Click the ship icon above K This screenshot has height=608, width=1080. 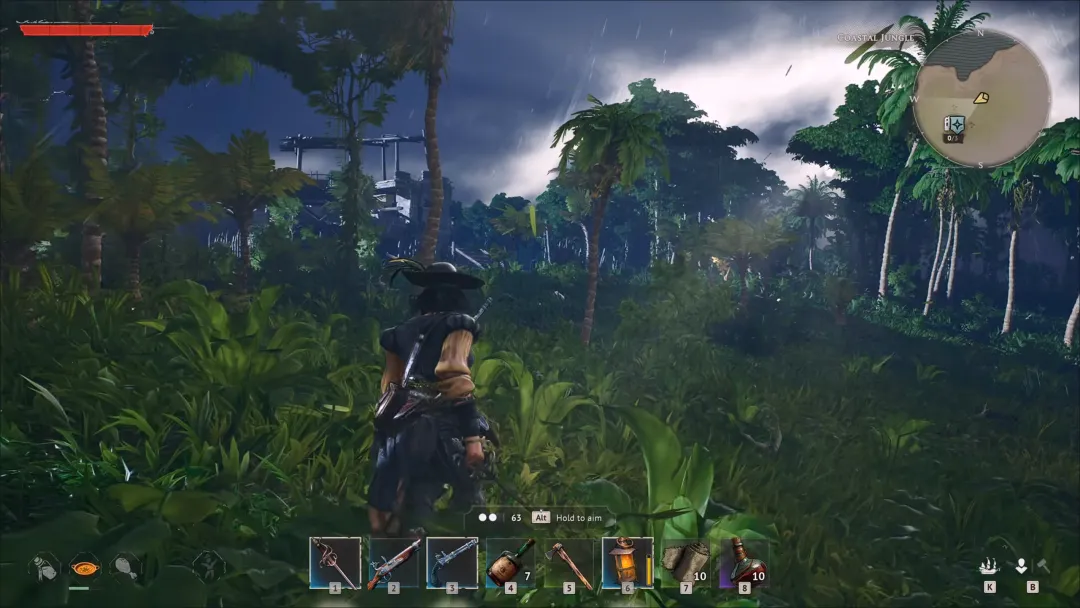pyautogui.click(x=989, y=566)
